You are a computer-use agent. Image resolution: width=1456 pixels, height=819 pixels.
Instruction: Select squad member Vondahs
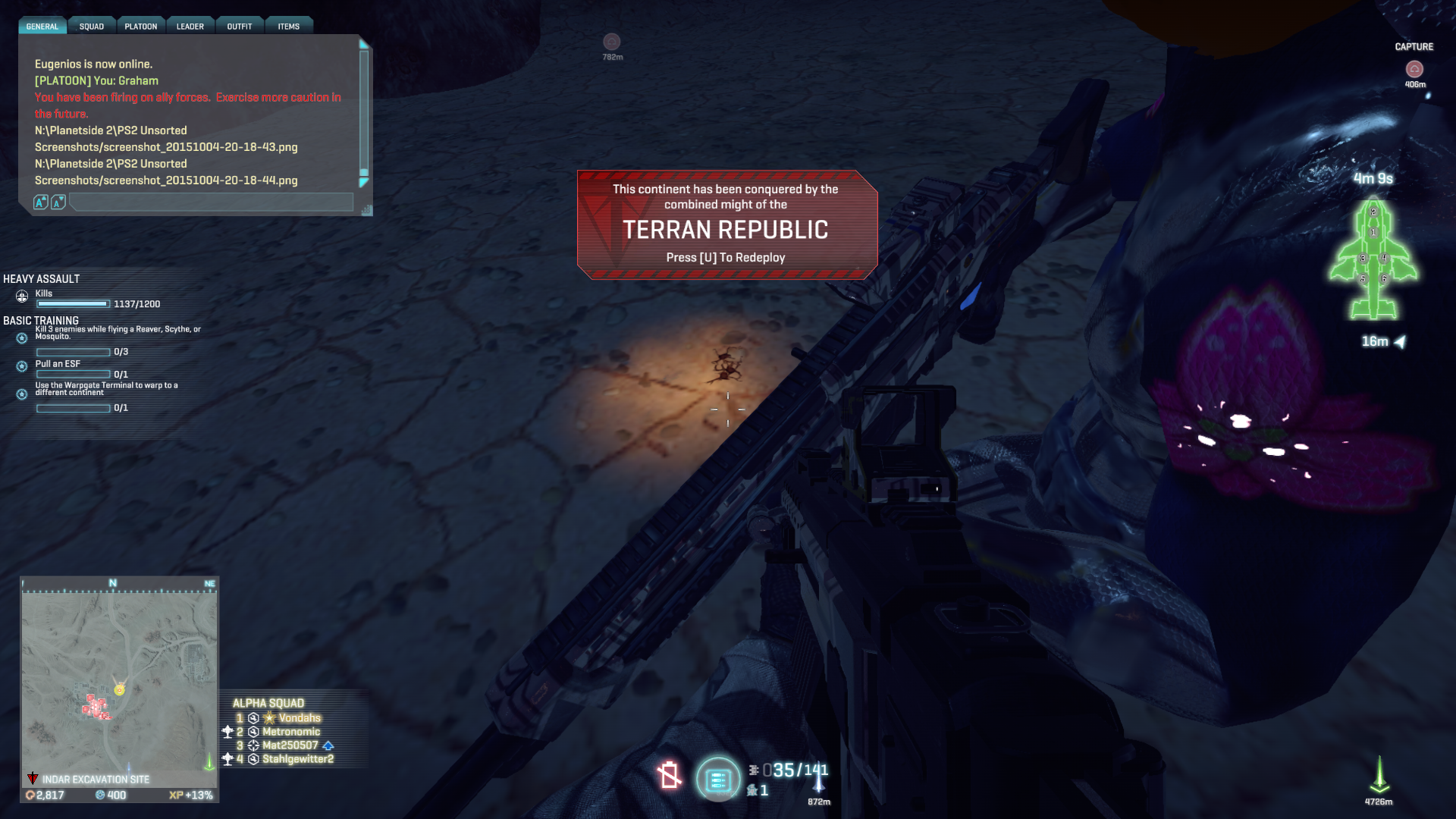(300, 718)
